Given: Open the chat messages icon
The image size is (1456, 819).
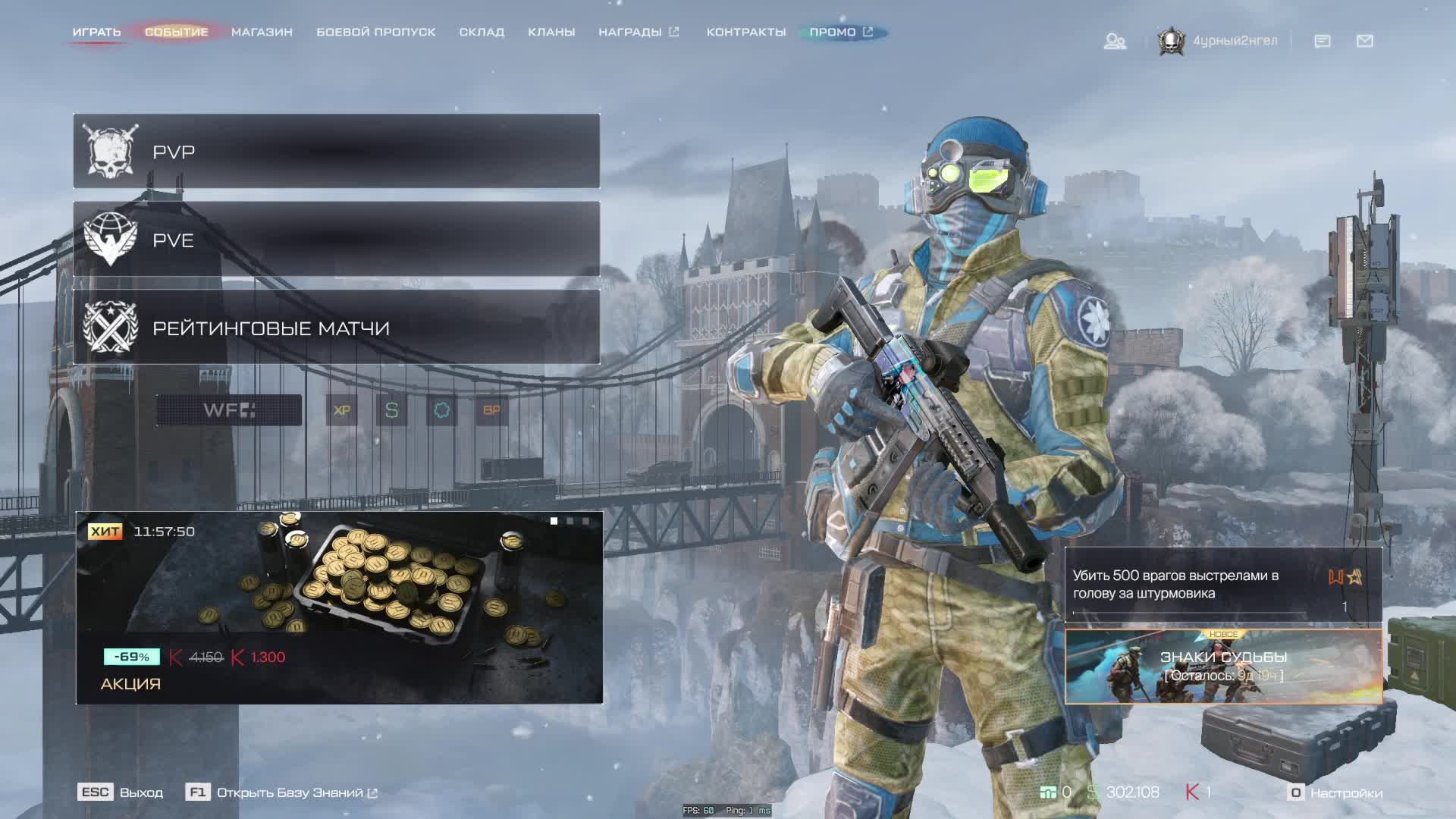Looking at the screenshot, I should click(1322, 41).
